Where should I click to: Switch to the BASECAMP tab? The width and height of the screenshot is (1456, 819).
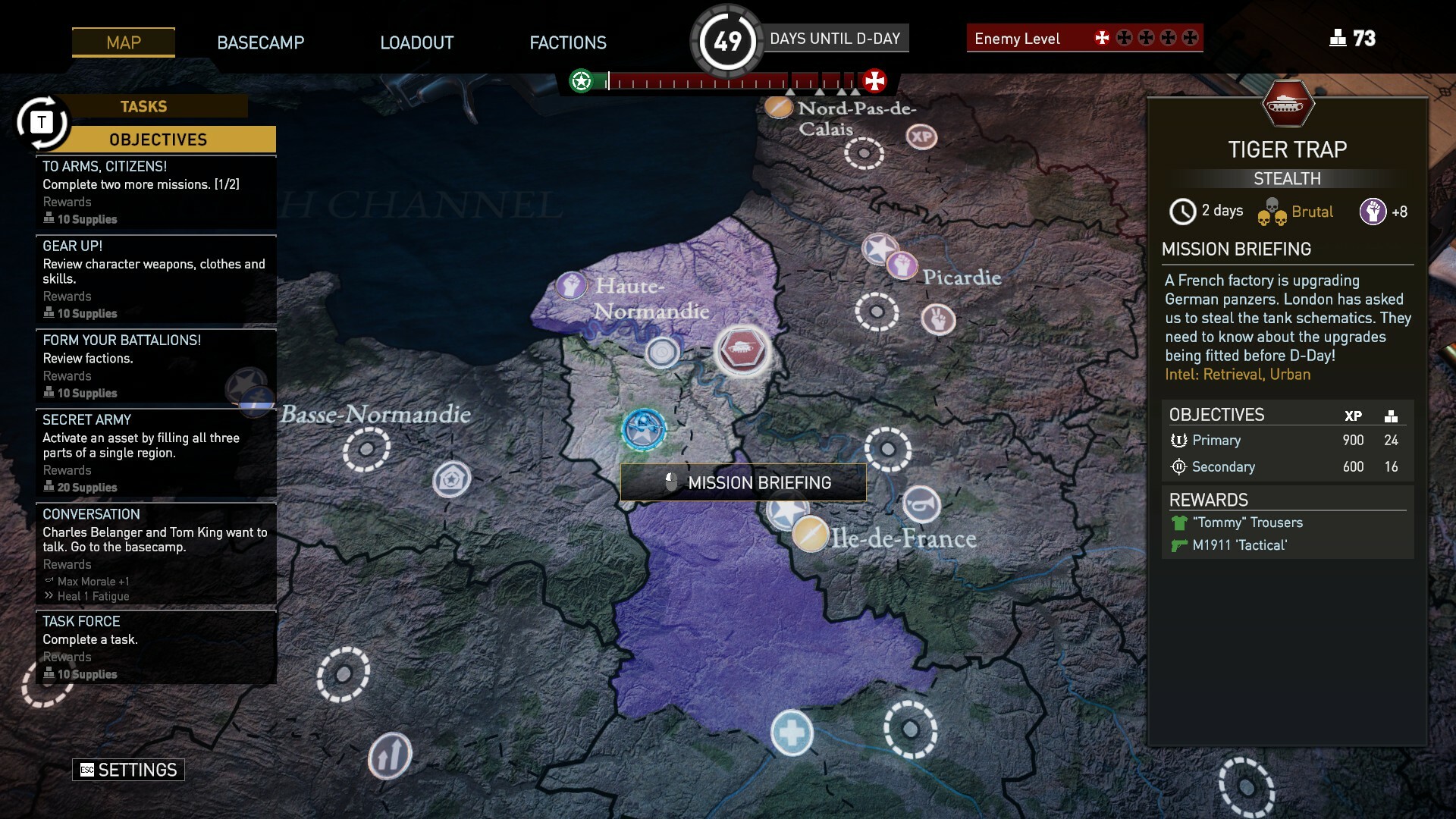coord(261,42)
